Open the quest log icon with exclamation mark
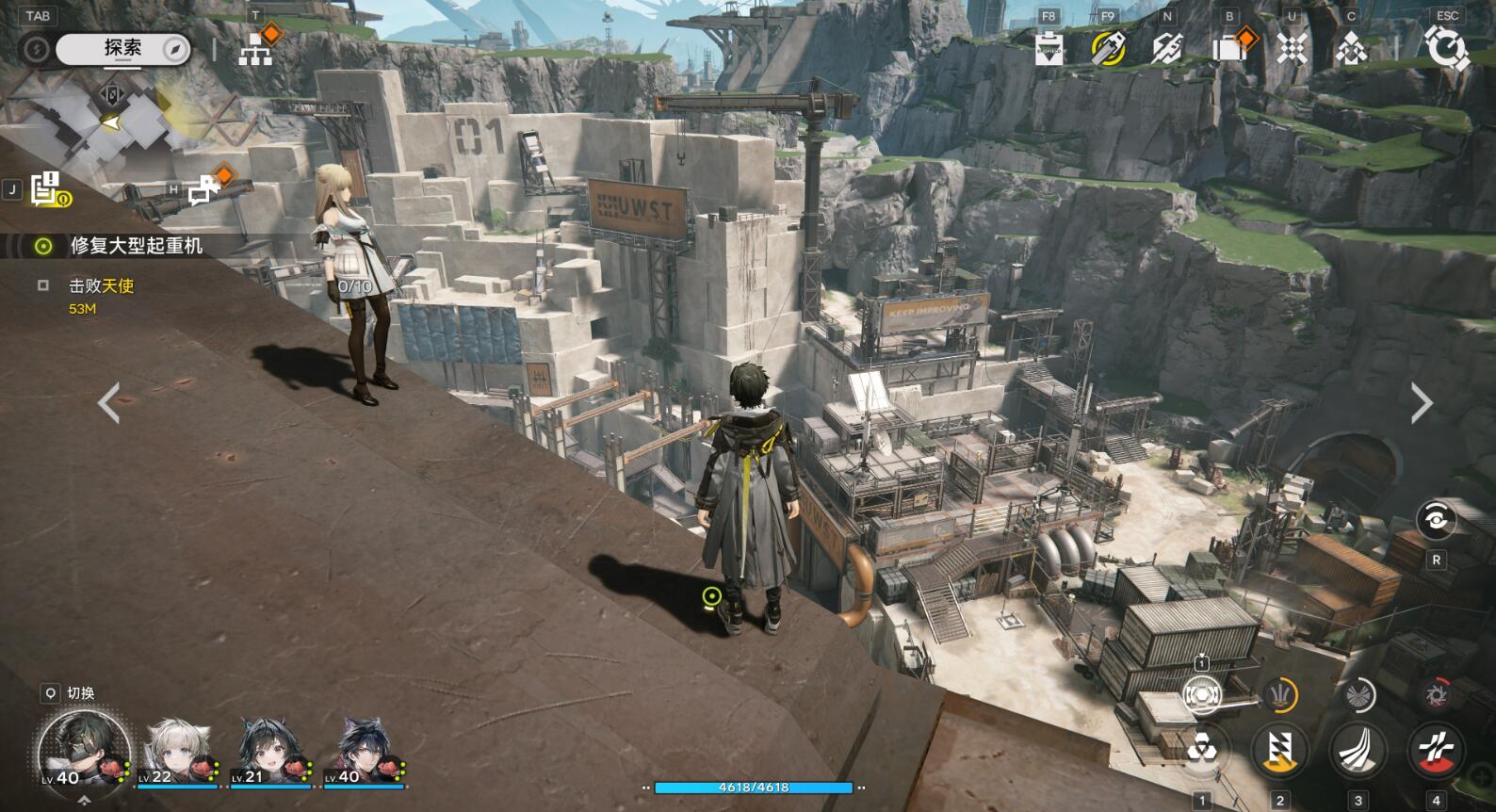Image resolution: width=1496 pixels, height=812 pixels. point(47,189)
